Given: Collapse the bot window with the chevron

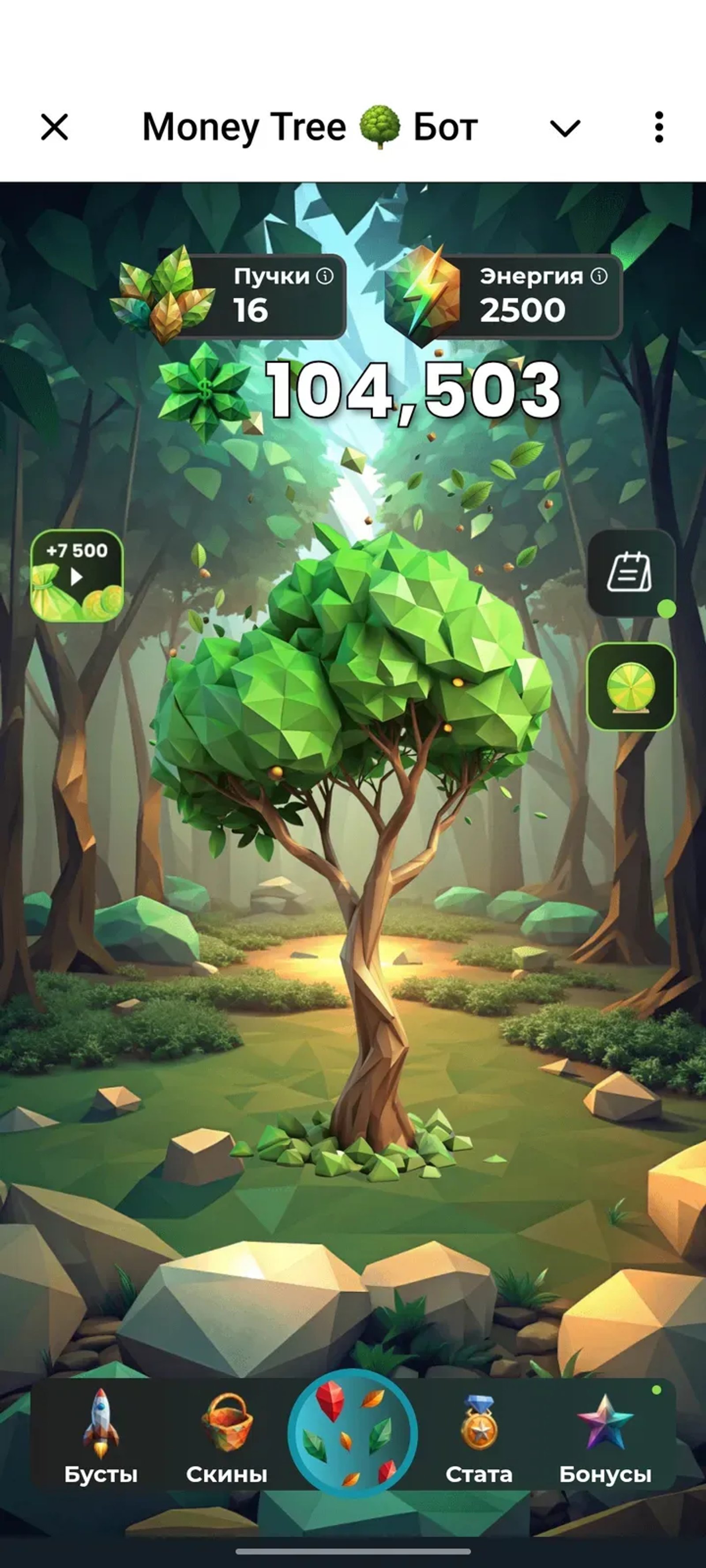Looking at the screenshot, I should point(565,128).
